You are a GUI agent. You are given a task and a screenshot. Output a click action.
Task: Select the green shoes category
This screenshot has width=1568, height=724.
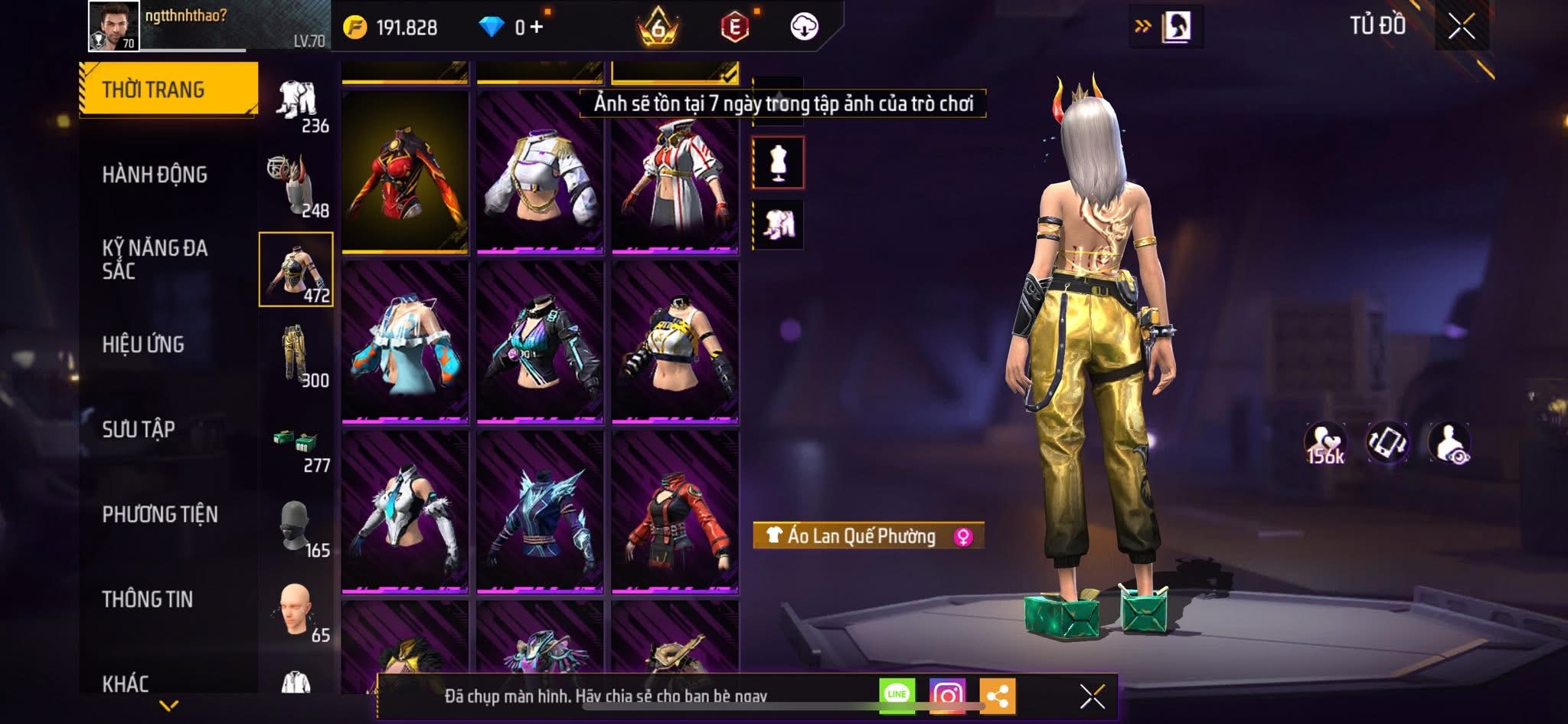tap(296, 443)
